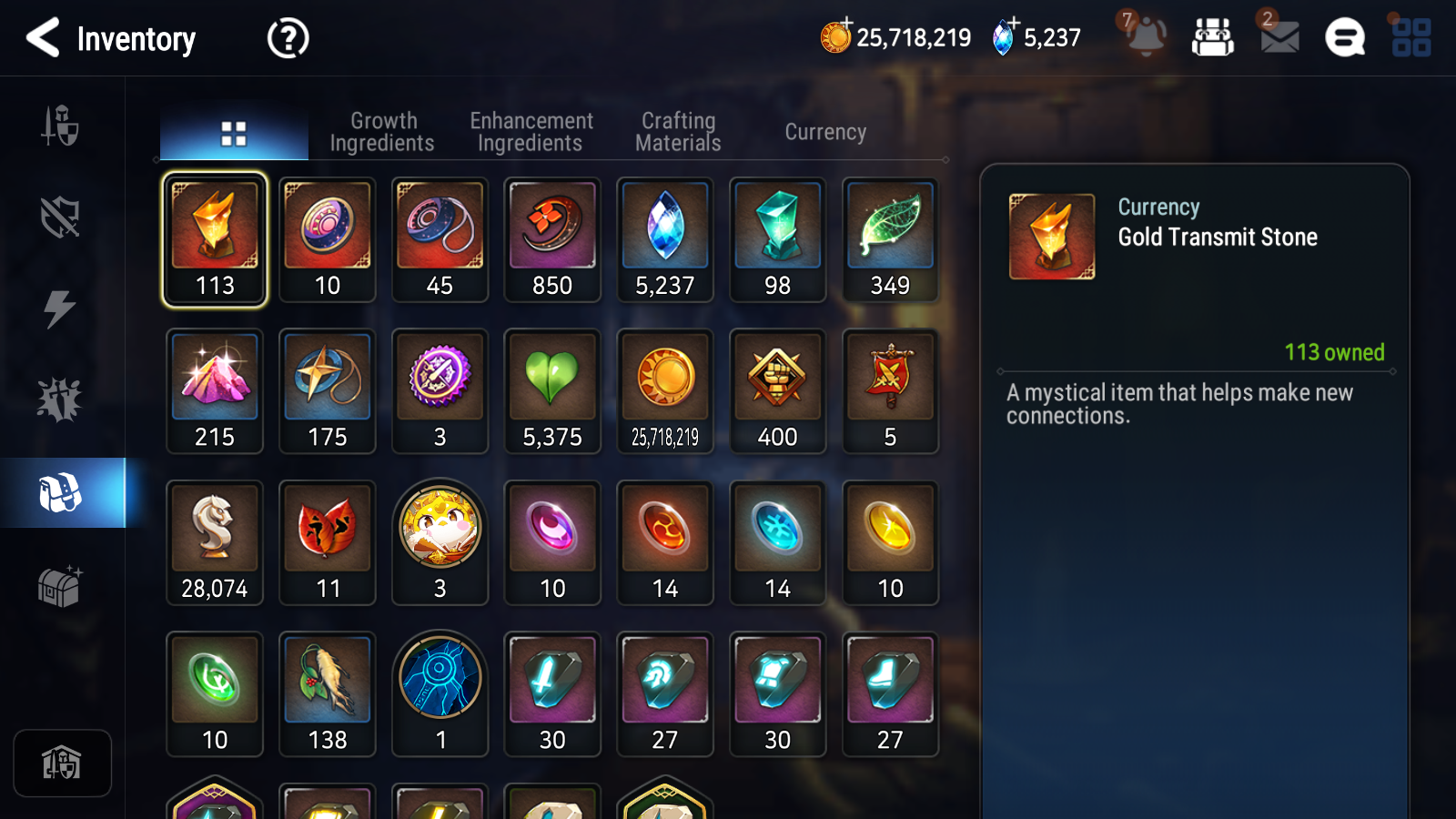
Task: Select the green heart item with 5,375
Action: (x=552, y=391)
